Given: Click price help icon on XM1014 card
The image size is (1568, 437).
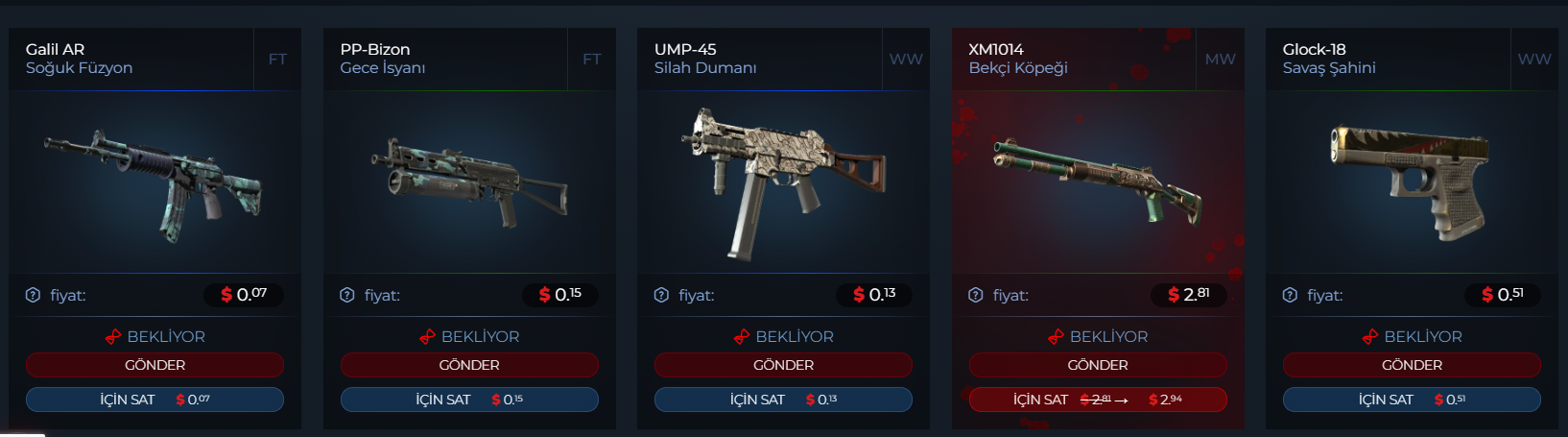Looking at the screenshot, I should point(976,295).
